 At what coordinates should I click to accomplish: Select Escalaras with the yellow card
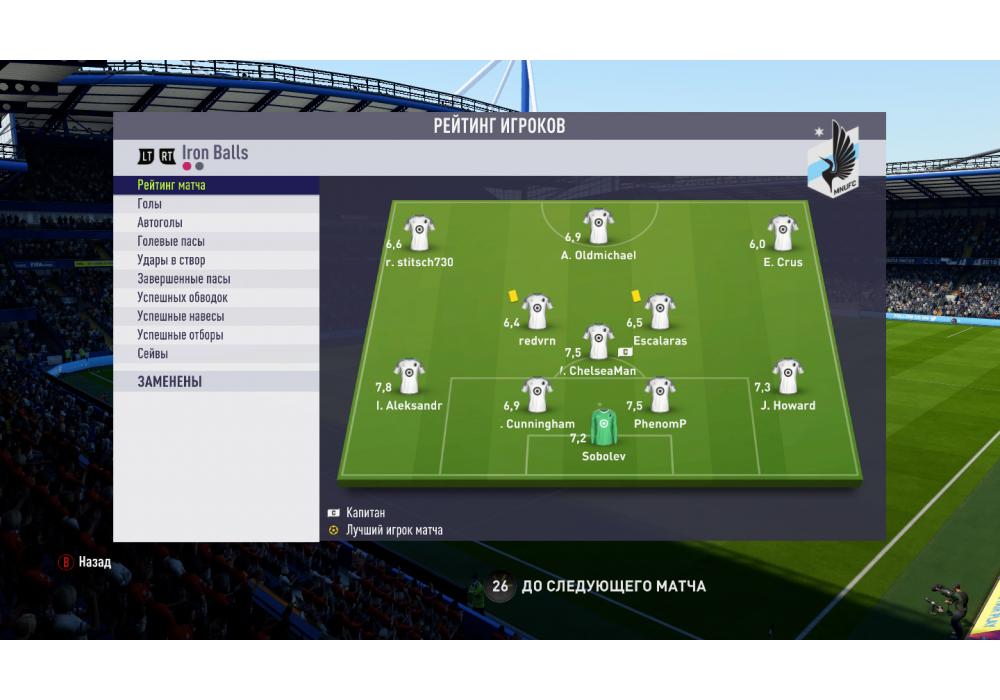pyautogui.click(x=659, y=312)
